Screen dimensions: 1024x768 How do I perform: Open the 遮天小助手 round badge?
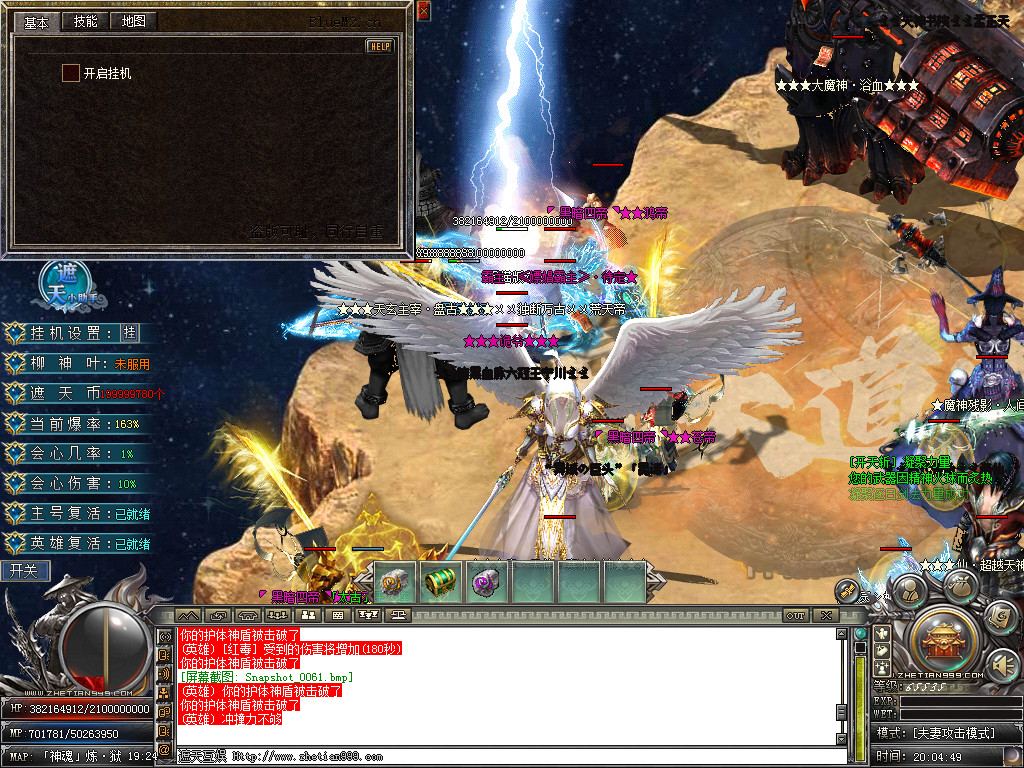[68, 285]
